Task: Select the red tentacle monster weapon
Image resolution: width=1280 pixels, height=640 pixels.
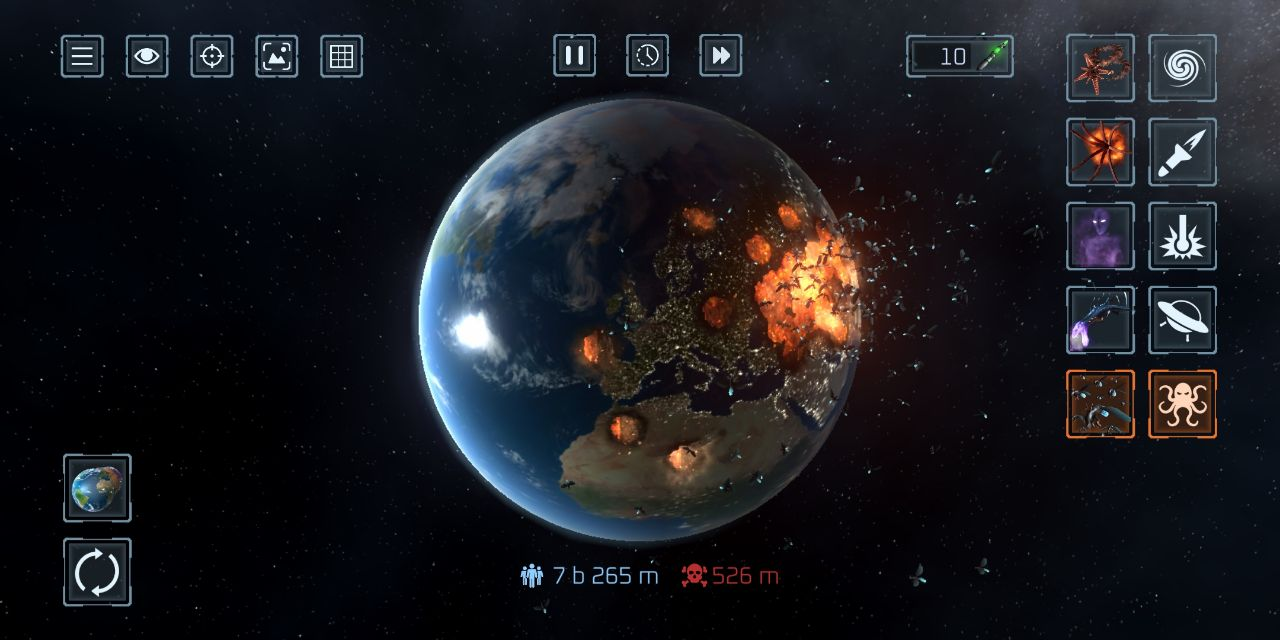Action: pyautogui.click(x=1100, y=68)
